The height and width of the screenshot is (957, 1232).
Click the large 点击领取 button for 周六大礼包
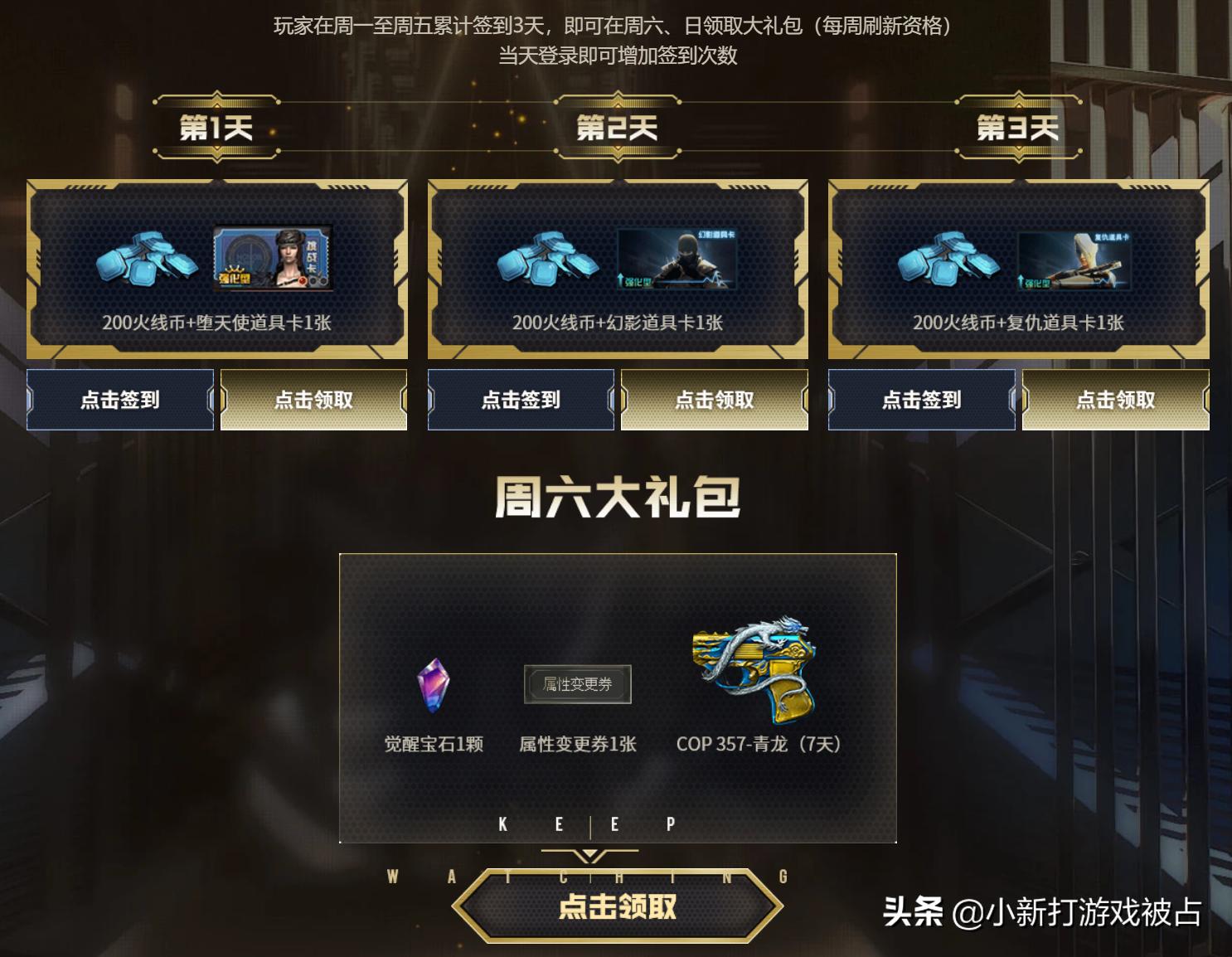(617, 906)
